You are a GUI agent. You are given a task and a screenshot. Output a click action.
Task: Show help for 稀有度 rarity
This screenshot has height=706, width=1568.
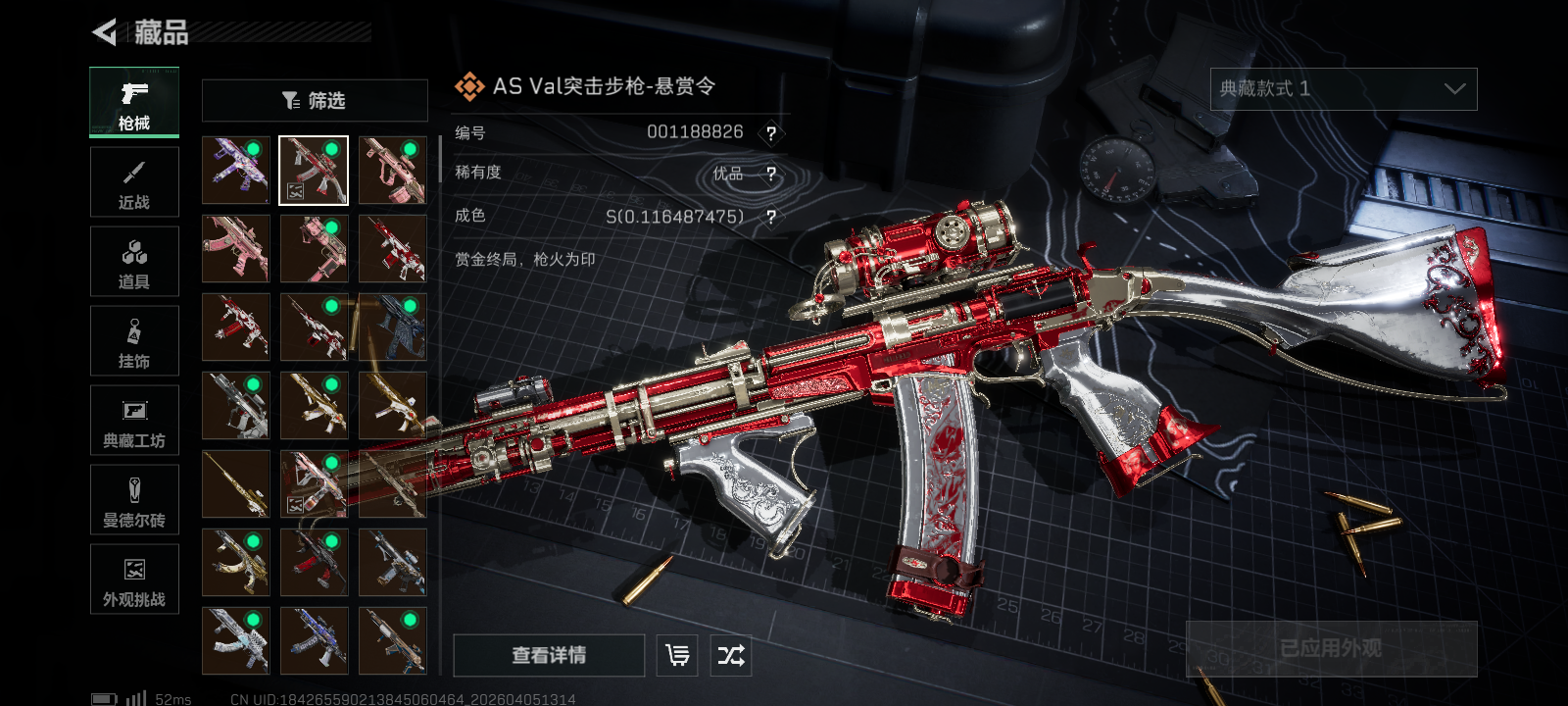[x=771, y=175]
